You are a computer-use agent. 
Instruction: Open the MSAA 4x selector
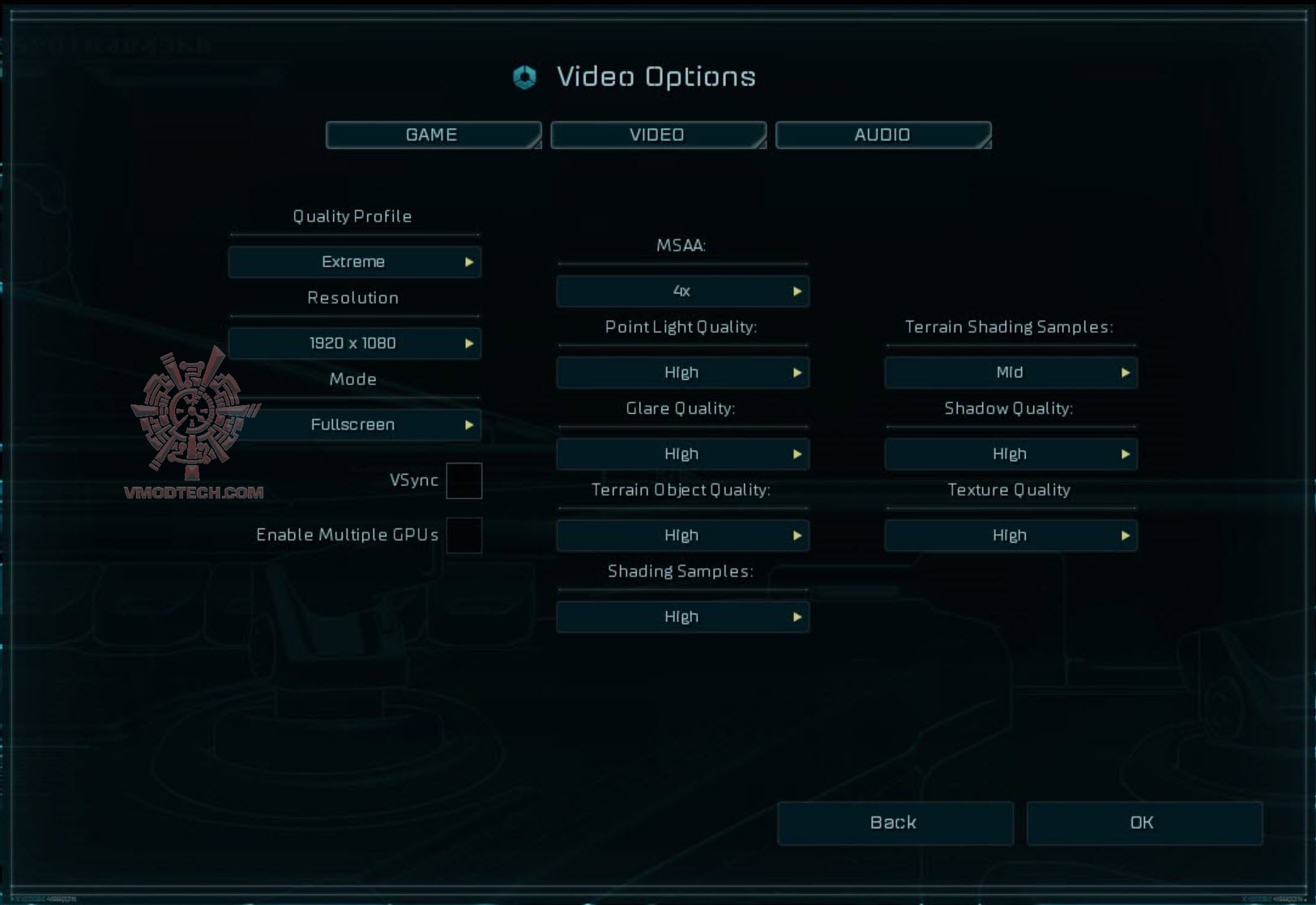(682, 292)
